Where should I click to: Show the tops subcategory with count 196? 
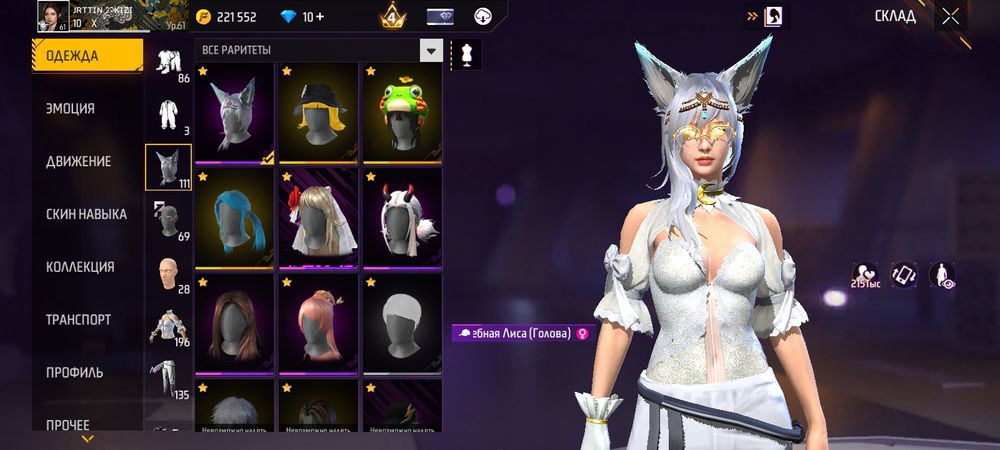(x=168, y=326)
